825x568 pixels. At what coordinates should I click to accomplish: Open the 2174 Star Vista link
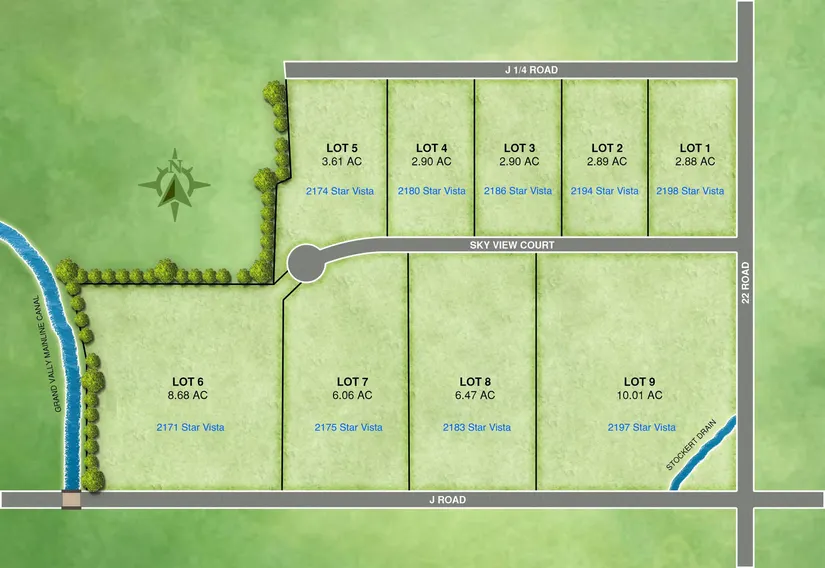pyautogui.click(x=339, y=191)
